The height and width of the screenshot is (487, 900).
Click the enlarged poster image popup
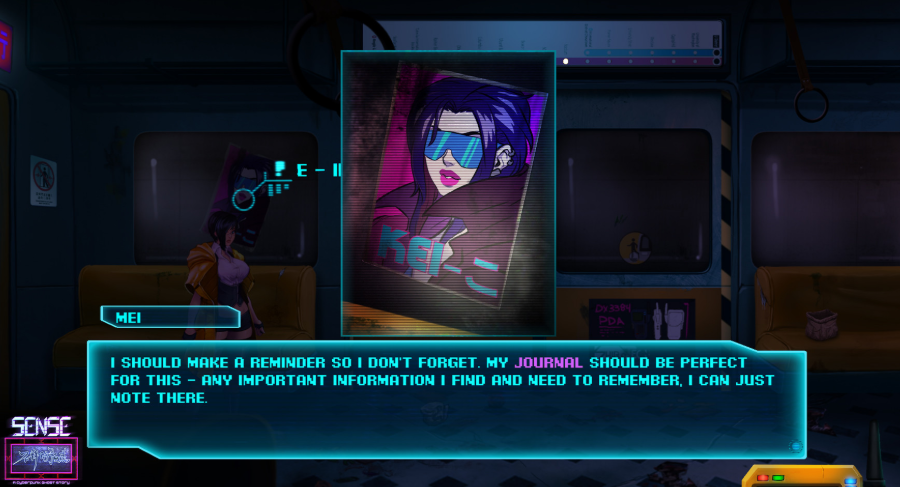[448, 193]
